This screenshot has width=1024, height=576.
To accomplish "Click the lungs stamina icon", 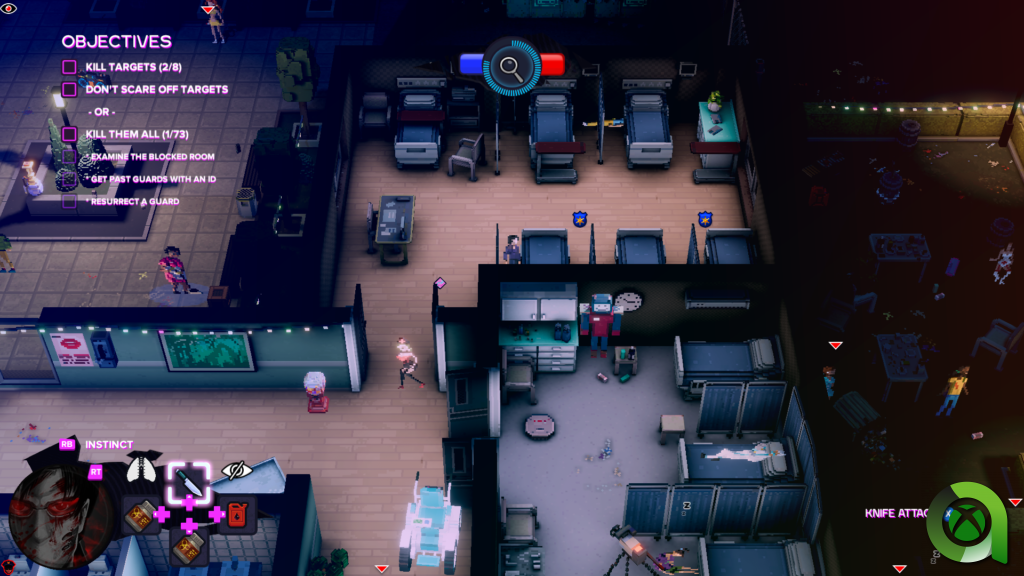I will (x=142, y=468).
